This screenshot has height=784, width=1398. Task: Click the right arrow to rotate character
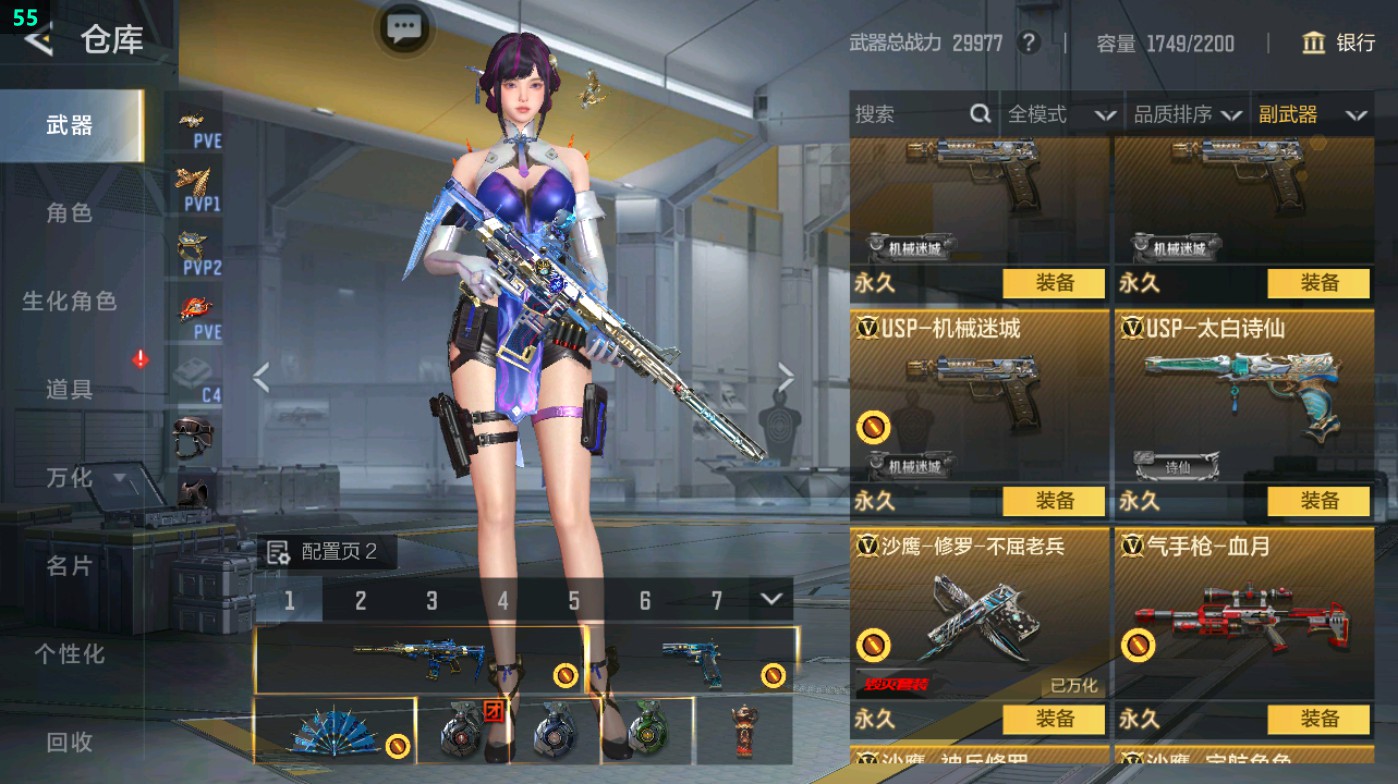pos(786,378)
